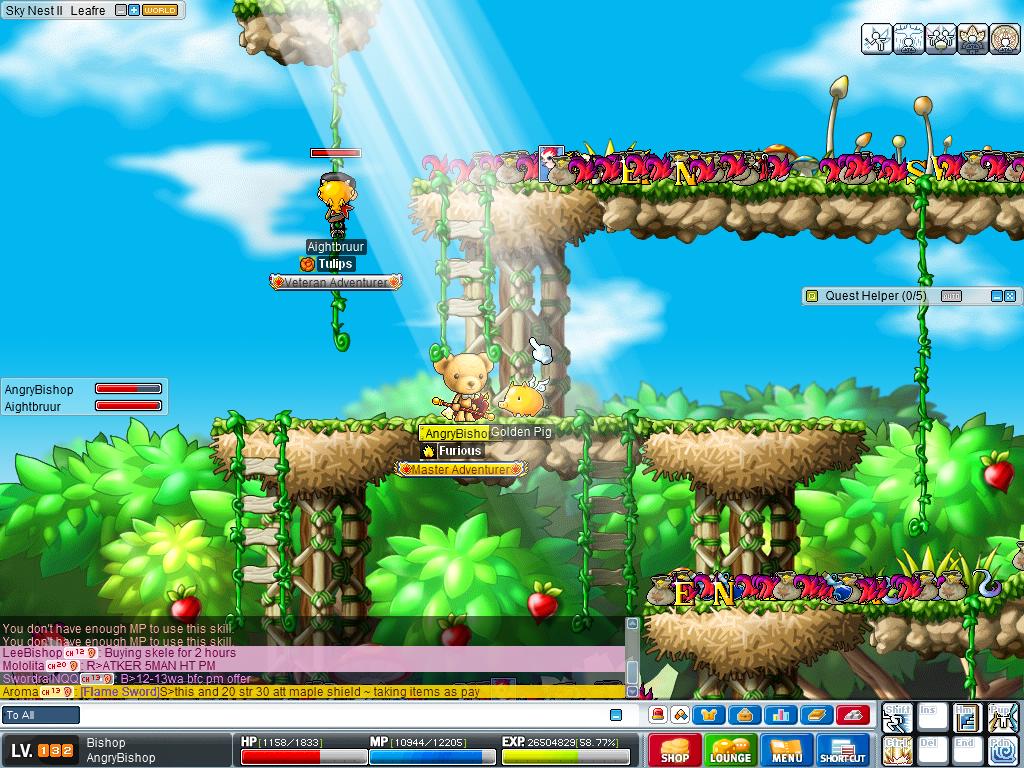Open the Cash Shop button

[x=675, y=750]
